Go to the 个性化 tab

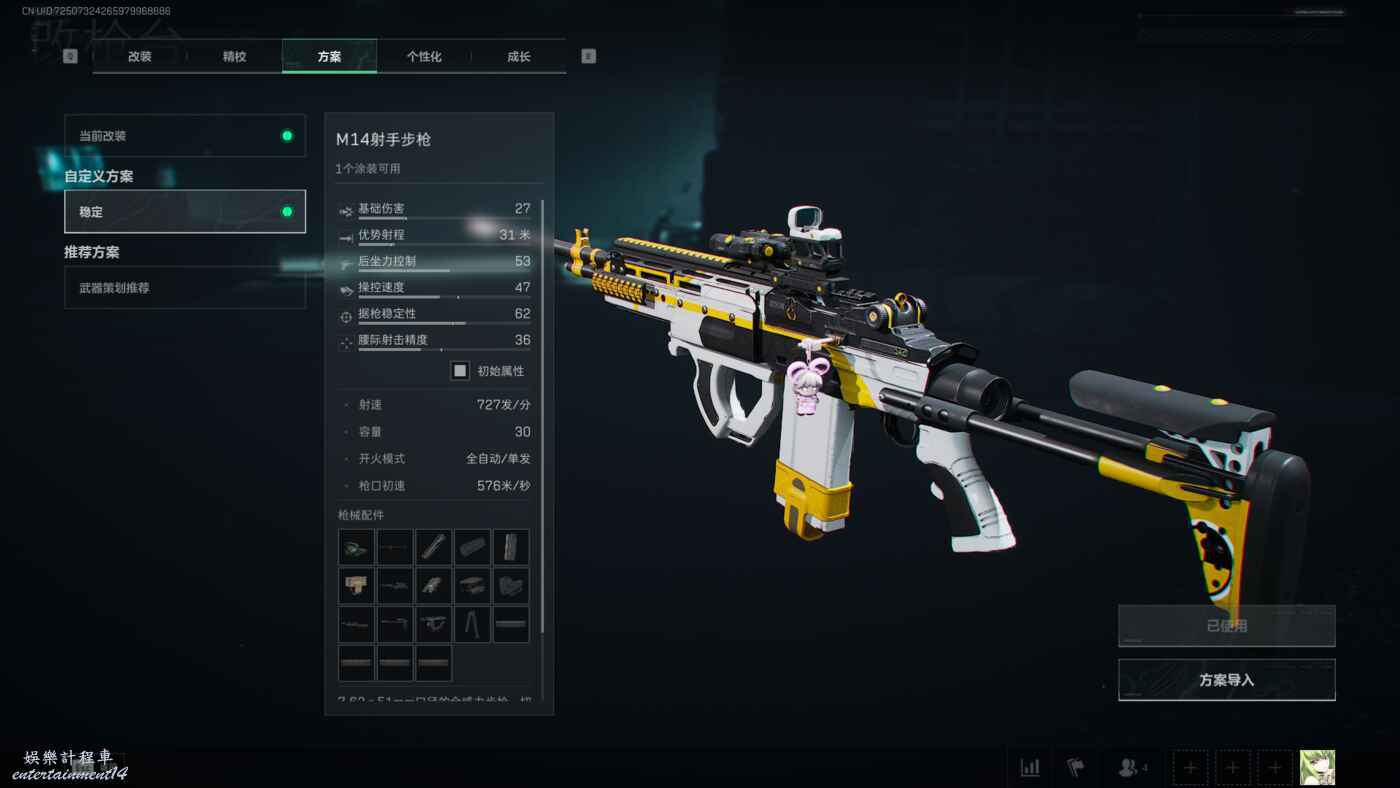coord(424,57)
